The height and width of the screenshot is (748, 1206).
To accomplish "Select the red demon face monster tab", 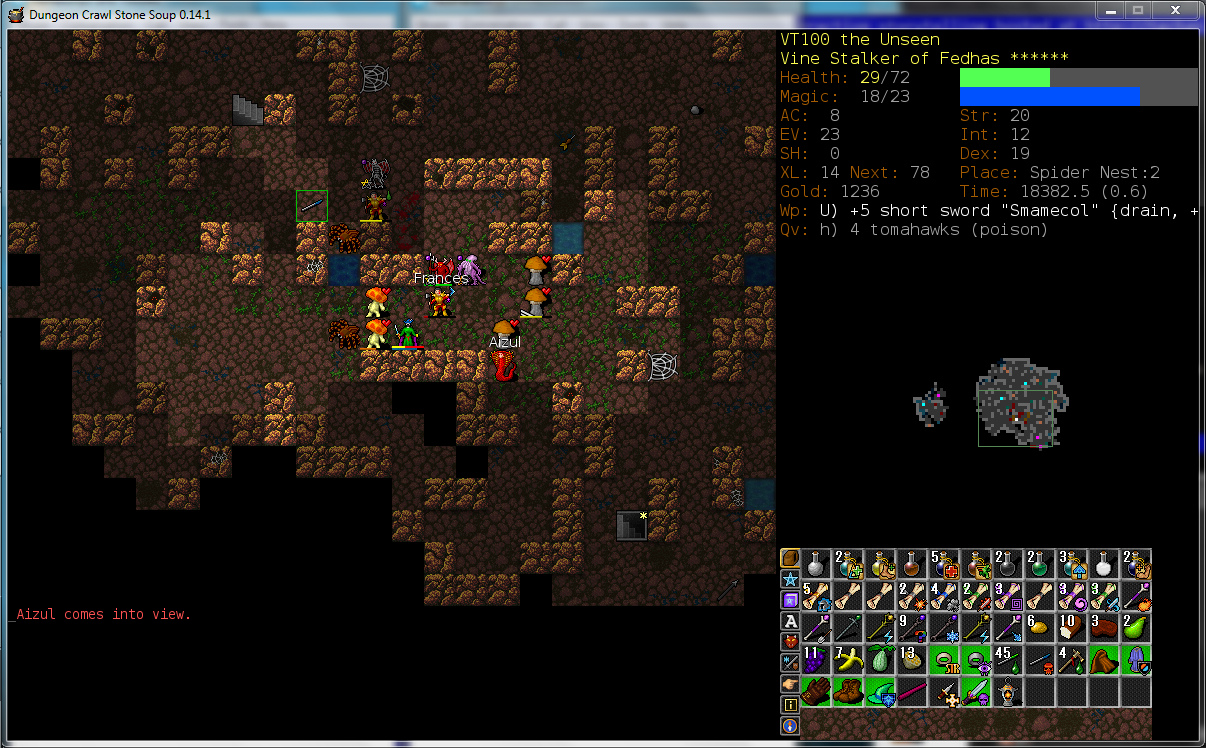I will pos(790,641).
